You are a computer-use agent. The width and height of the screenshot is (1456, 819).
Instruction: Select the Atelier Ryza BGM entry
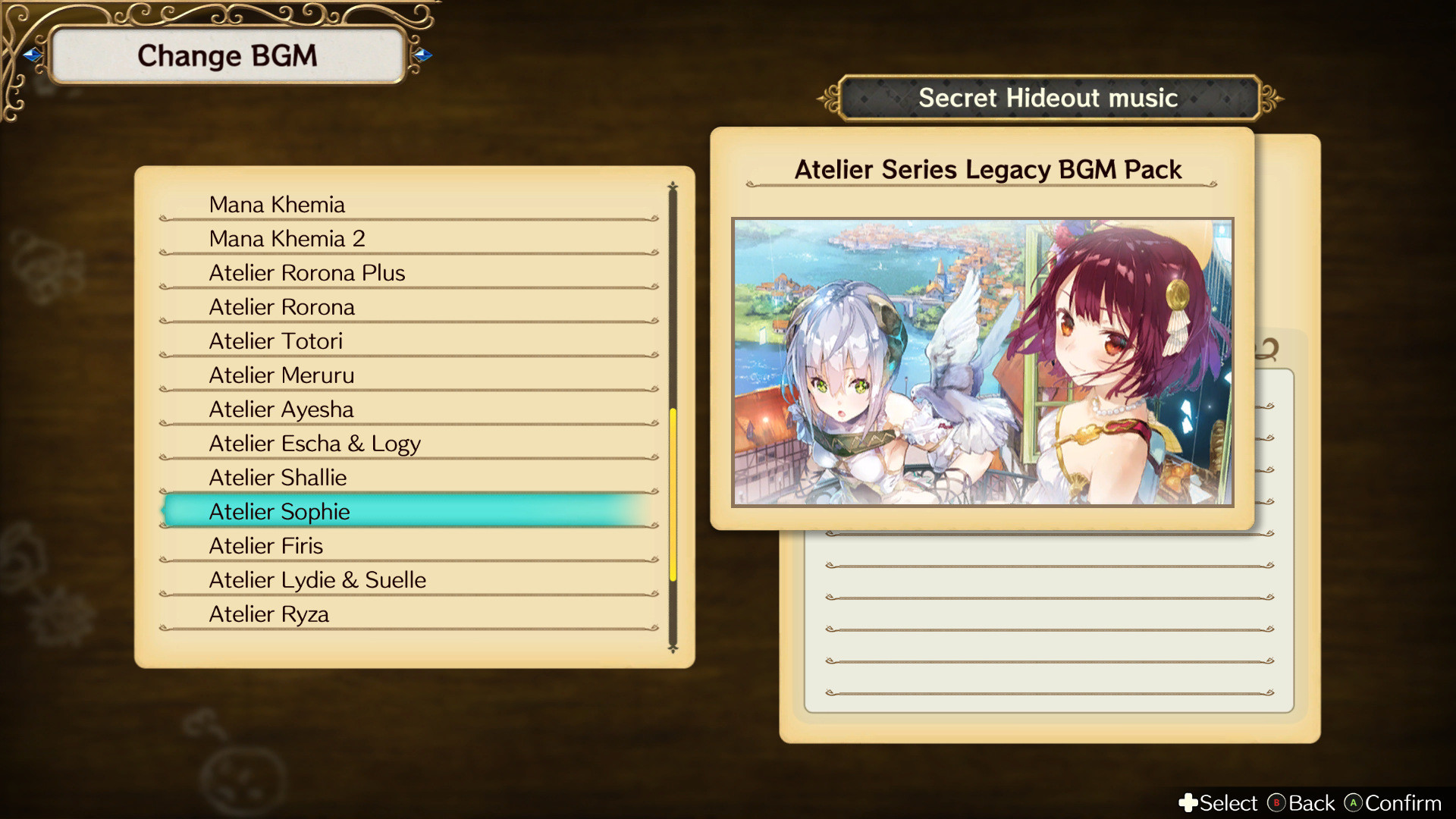point(269,613)
